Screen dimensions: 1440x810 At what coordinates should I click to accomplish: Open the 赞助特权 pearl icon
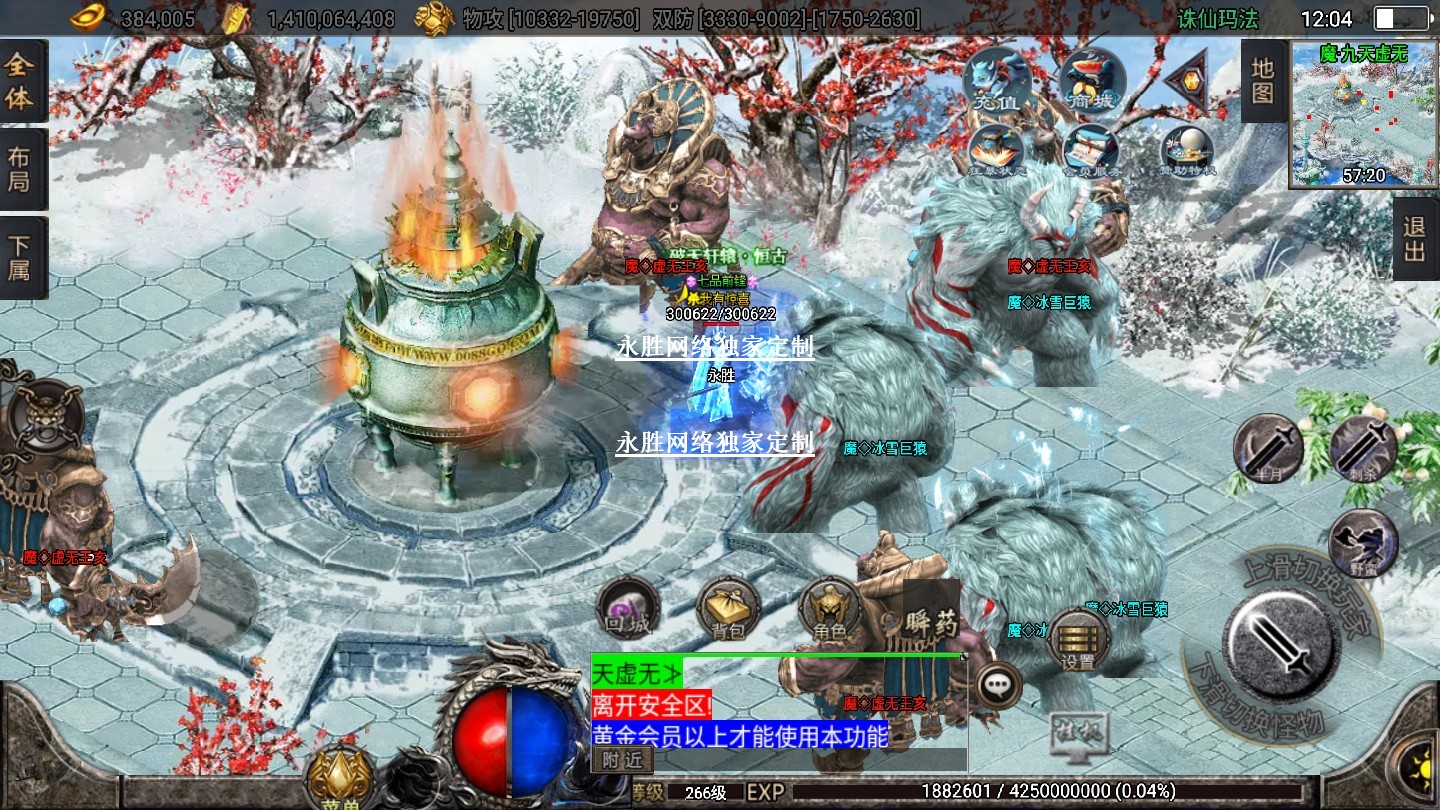(x=1187, y=151)
